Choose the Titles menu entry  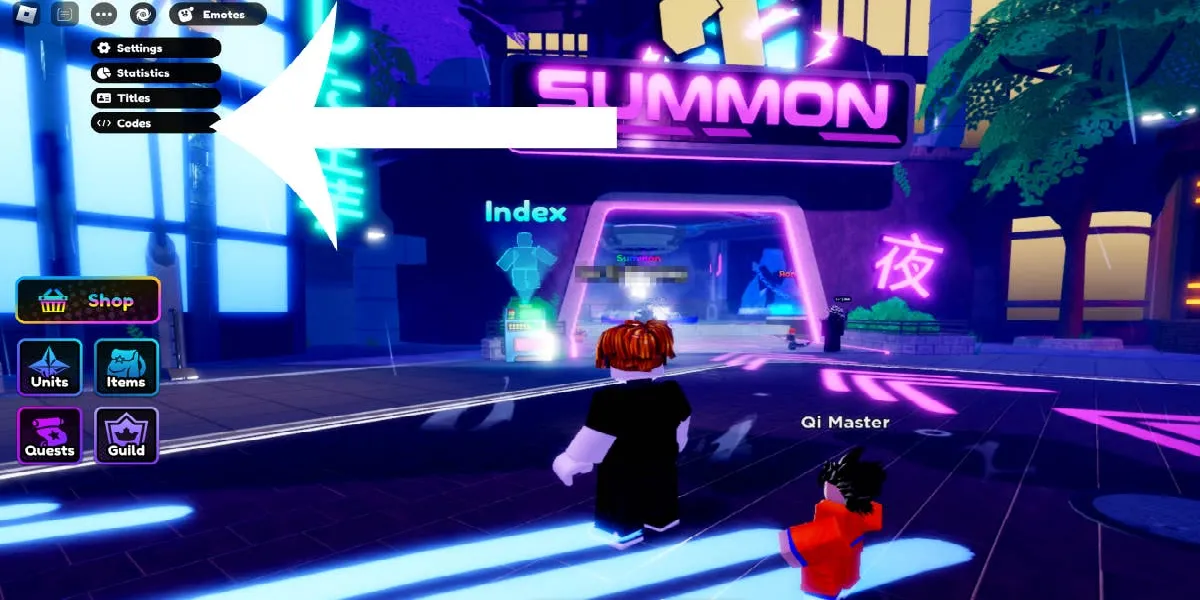(155, 98)
